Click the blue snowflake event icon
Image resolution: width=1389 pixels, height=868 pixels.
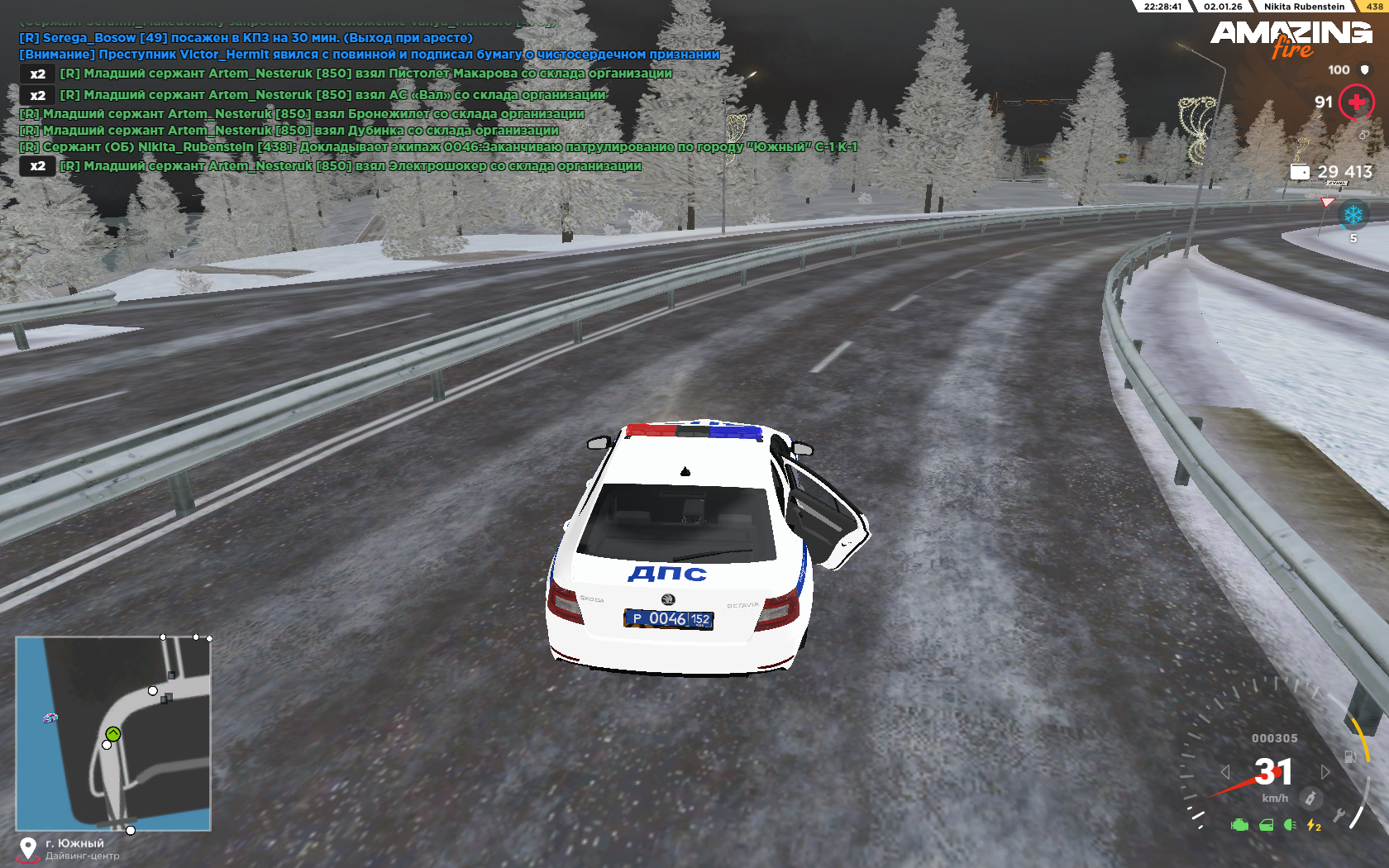click(1353, 216)
